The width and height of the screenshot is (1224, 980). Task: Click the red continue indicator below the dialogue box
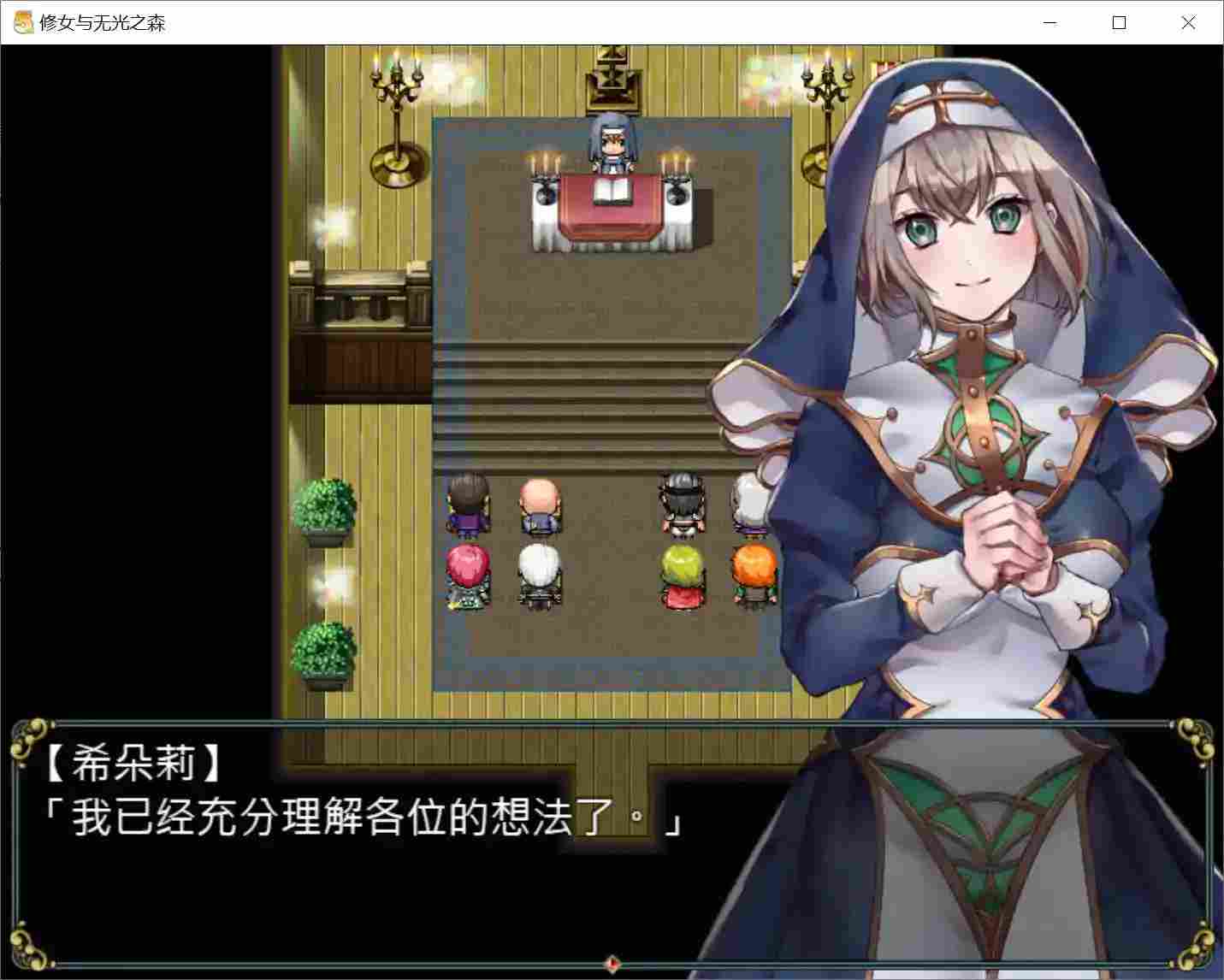click(611, 961)
